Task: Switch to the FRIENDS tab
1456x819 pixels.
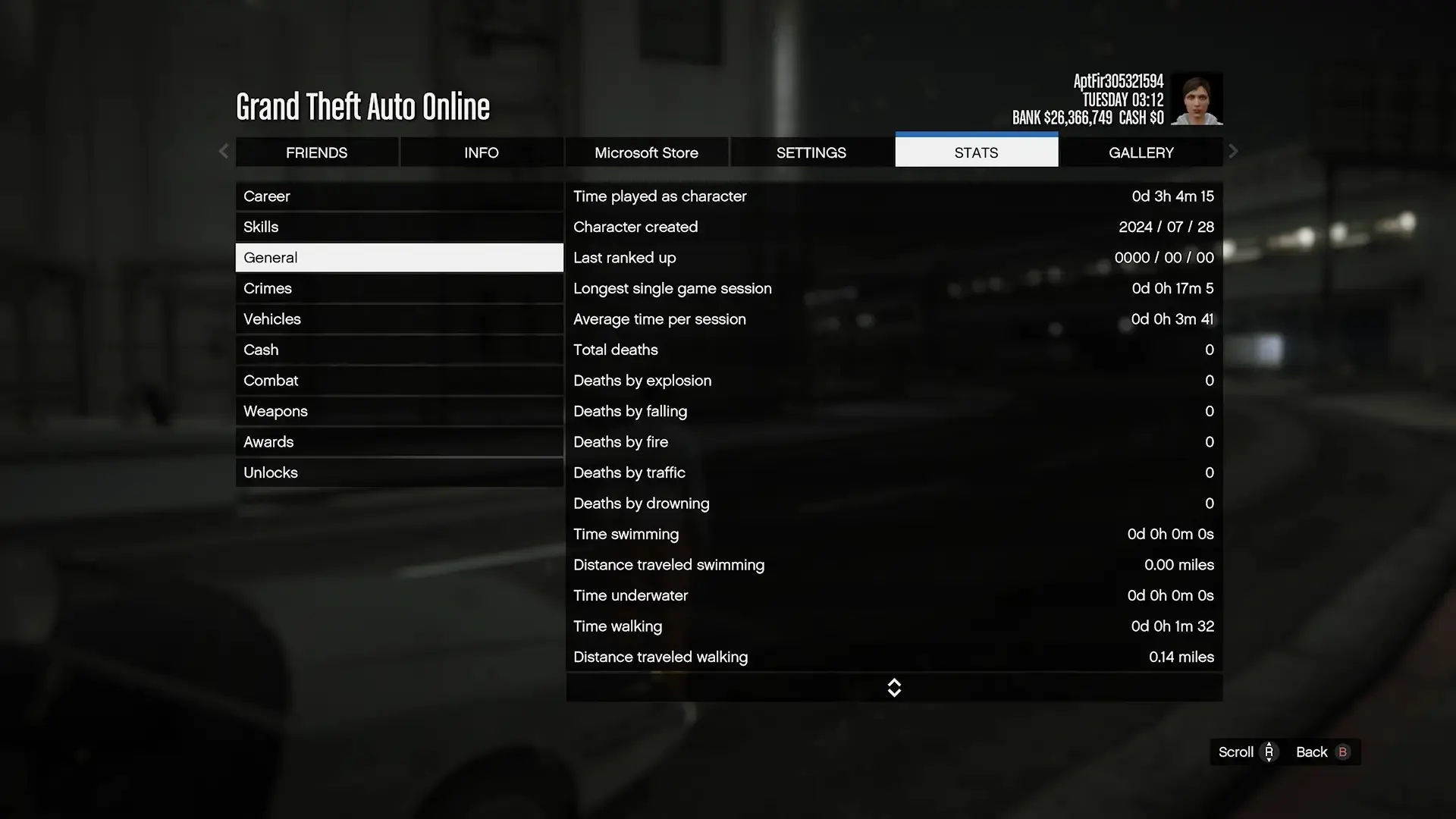Action: pos(317,152)
